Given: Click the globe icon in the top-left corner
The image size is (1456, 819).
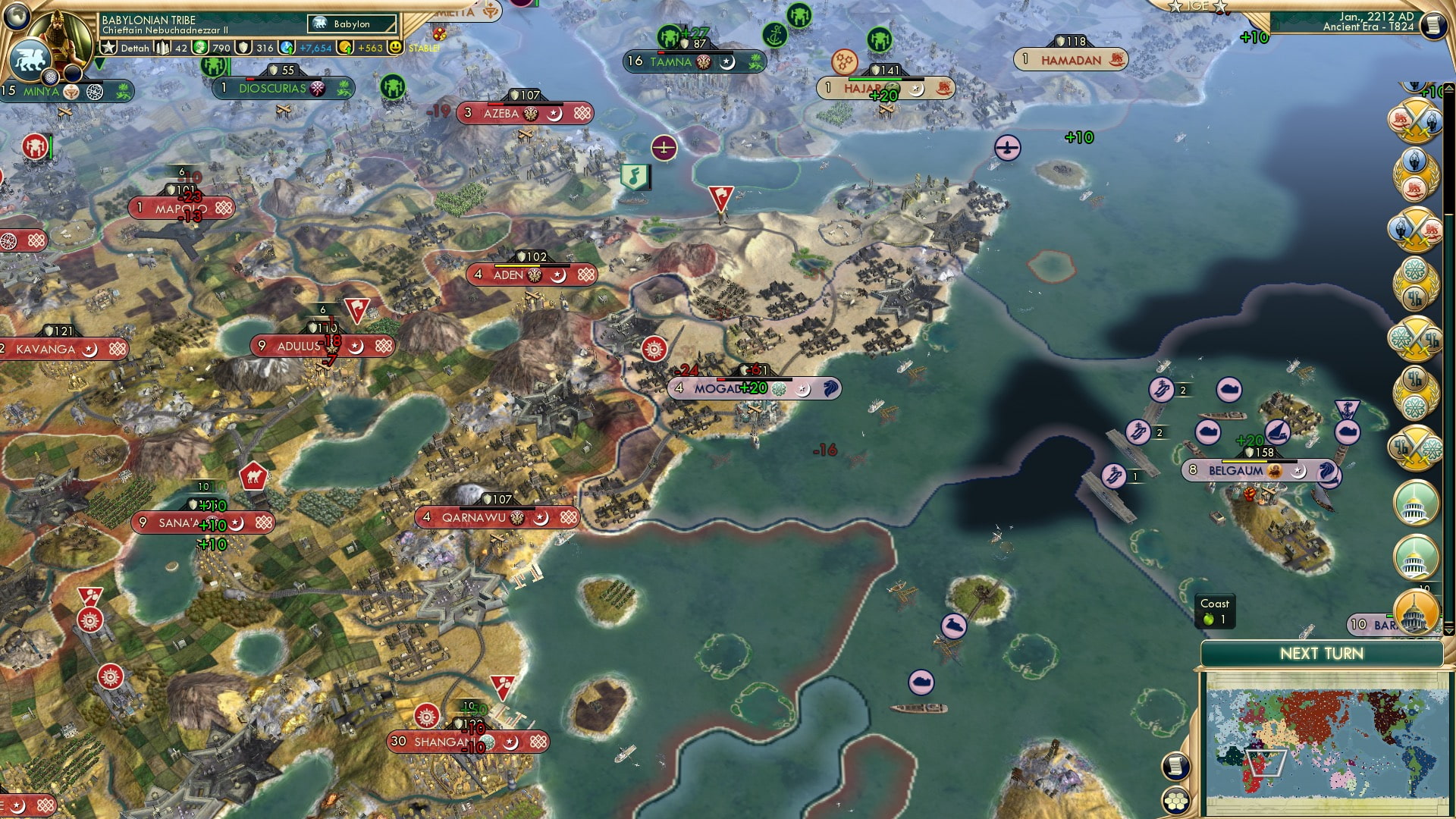Looking at the screenshot, I should 17,15.
